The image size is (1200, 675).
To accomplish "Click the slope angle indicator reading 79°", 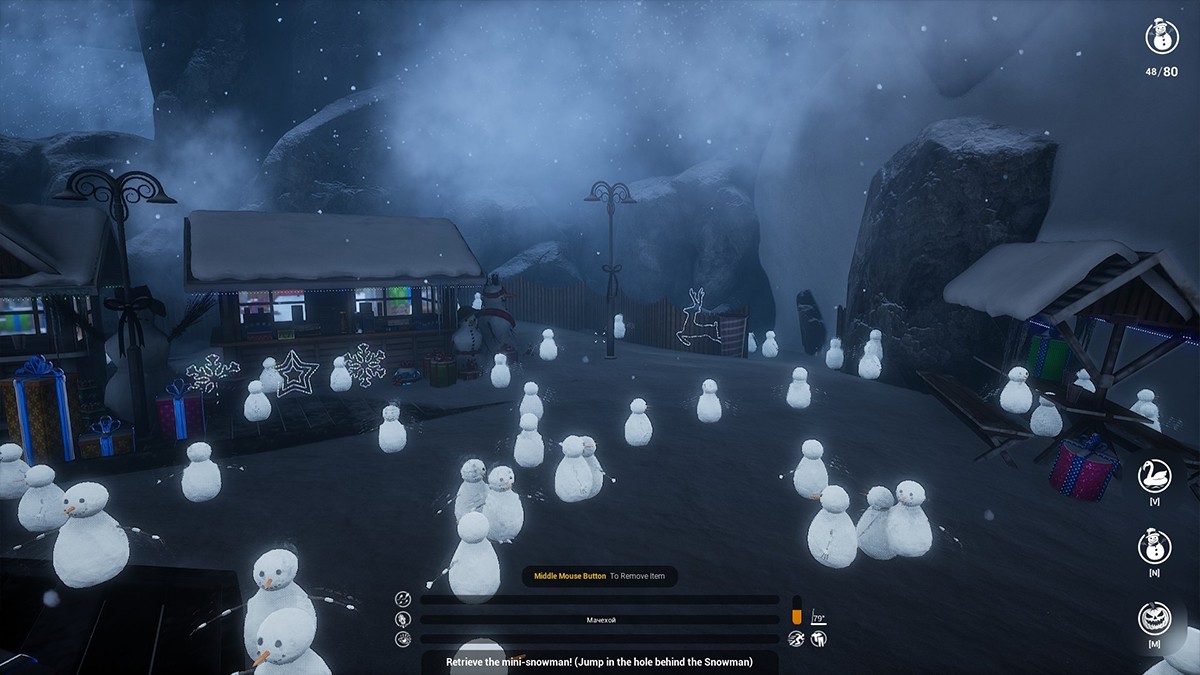I will (x=819, y=618).
